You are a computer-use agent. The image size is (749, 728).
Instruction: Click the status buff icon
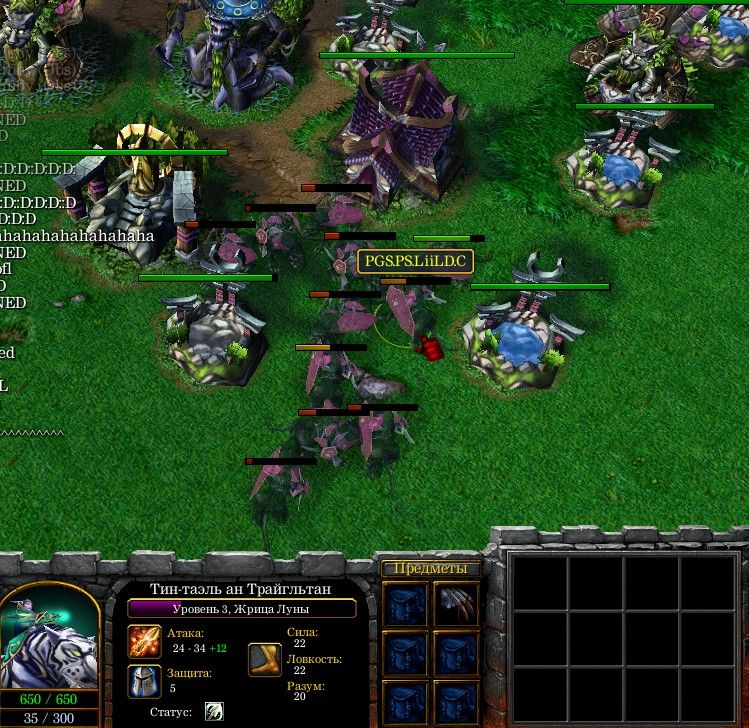click(x=214, y=711)
